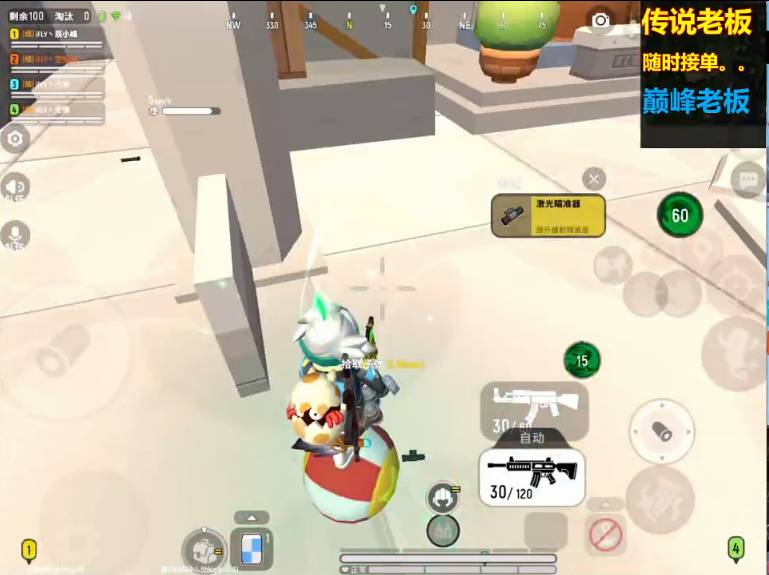769x575 pixels.
Task: Tap the green 60 bubble
Action: (x=680, y=215)
